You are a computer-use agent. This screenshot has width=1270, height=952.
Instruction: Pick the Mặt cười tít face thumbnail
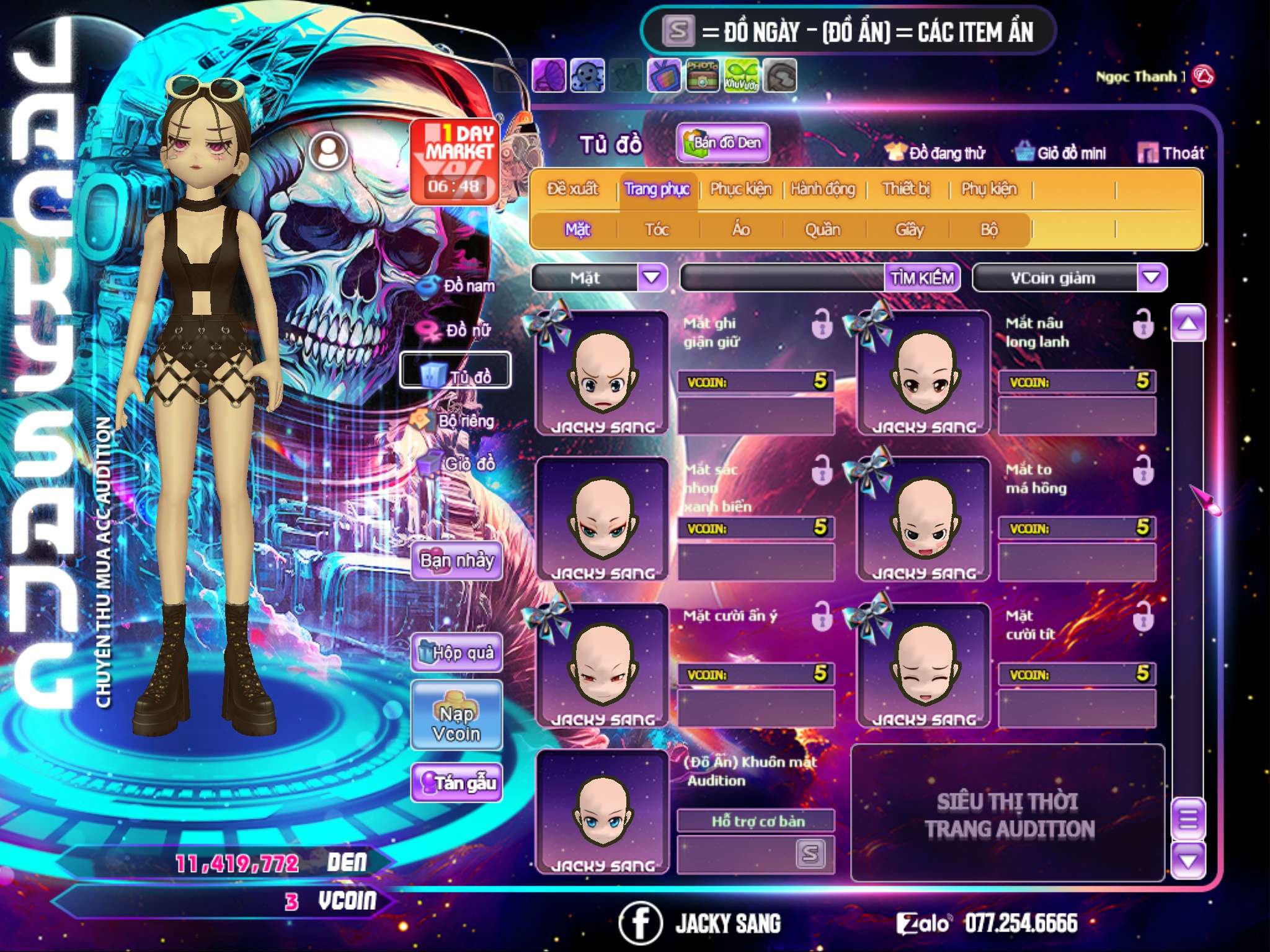pos(924,666)
